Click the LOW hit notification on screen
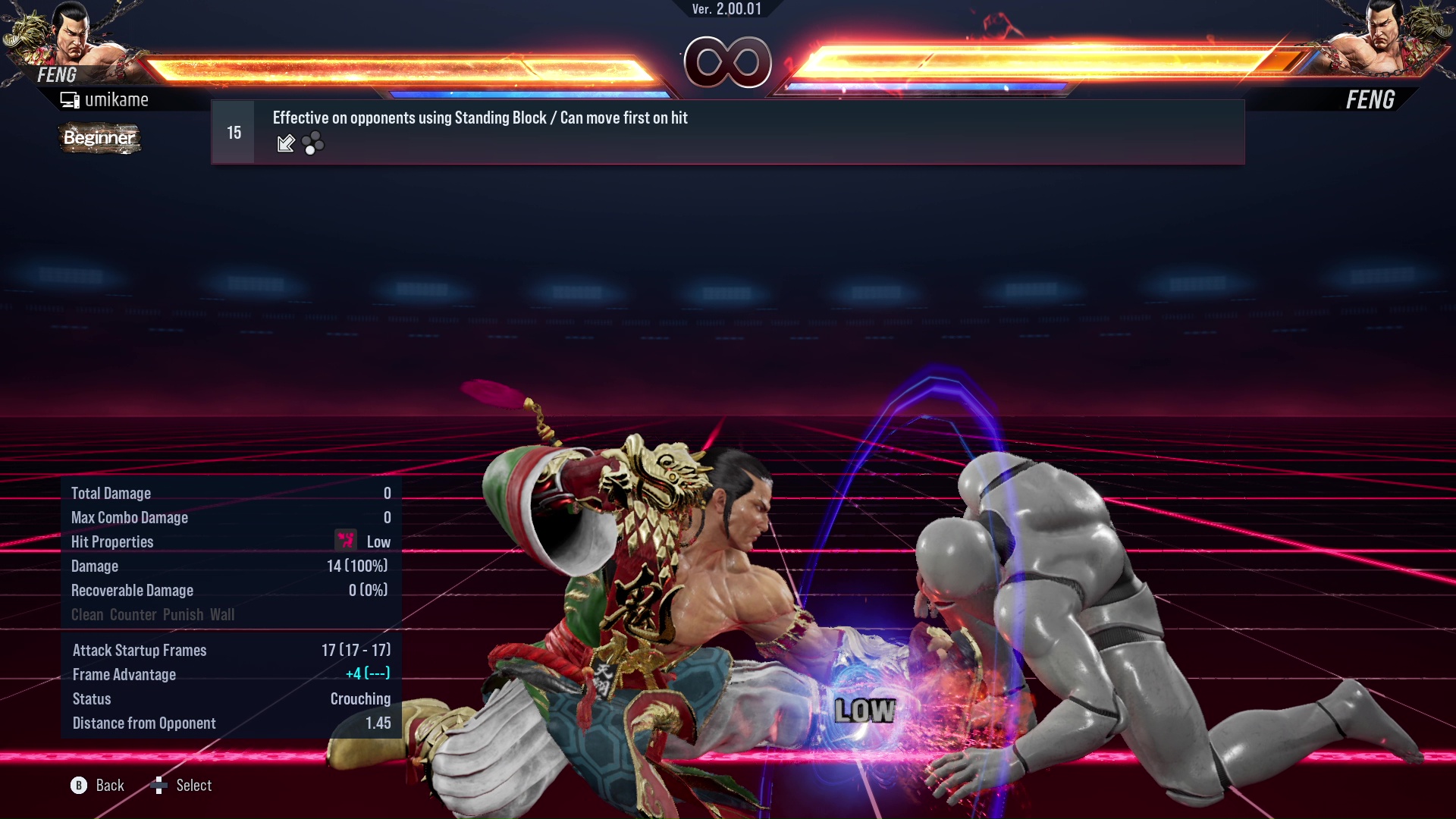Image resolution: width=1456 pixels, height=819 pixels. click(866, 711)
